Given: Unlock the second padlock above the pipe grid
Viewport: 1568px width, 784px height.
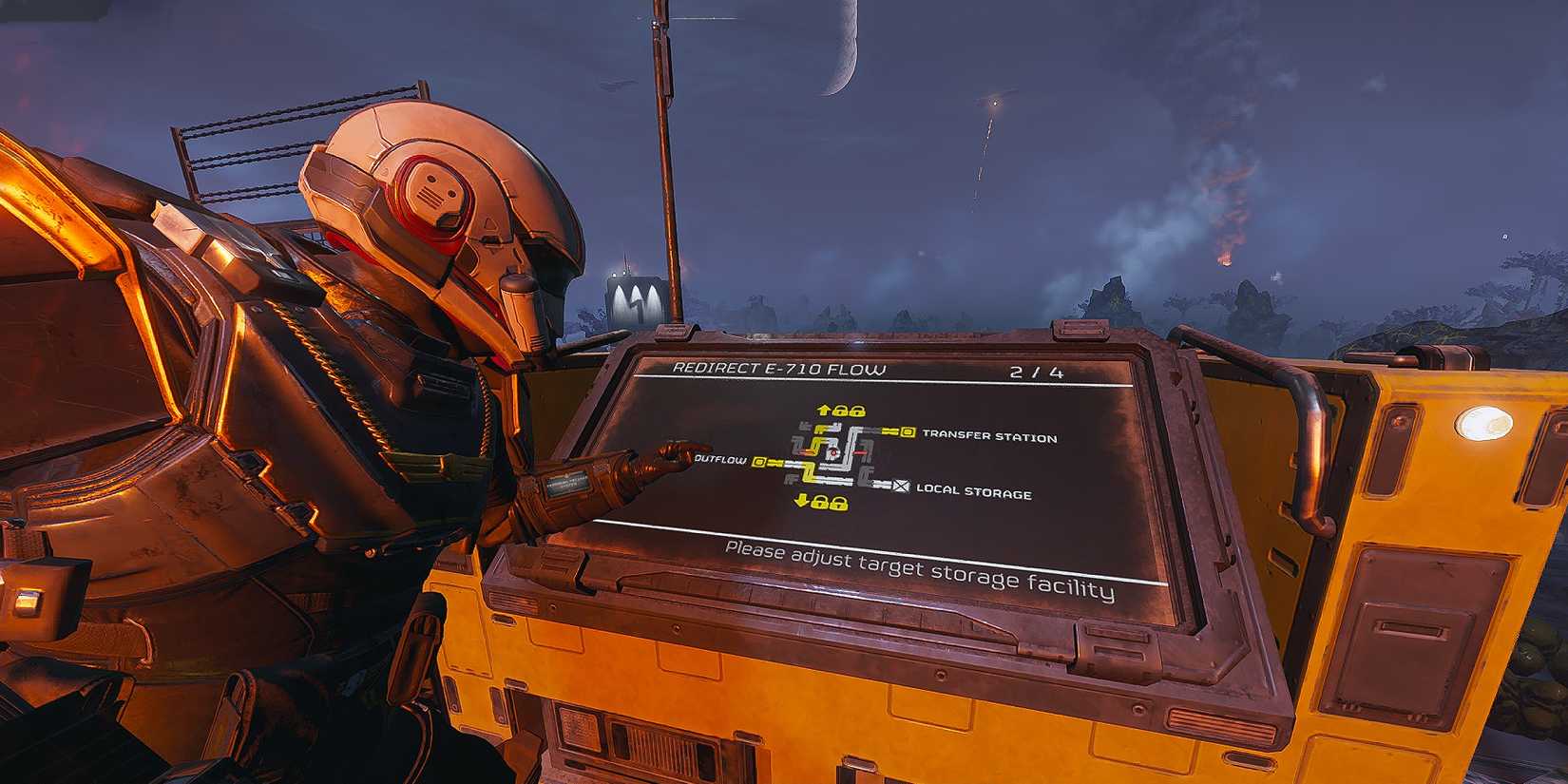Looking at the screenshot, I should point(857,412).
